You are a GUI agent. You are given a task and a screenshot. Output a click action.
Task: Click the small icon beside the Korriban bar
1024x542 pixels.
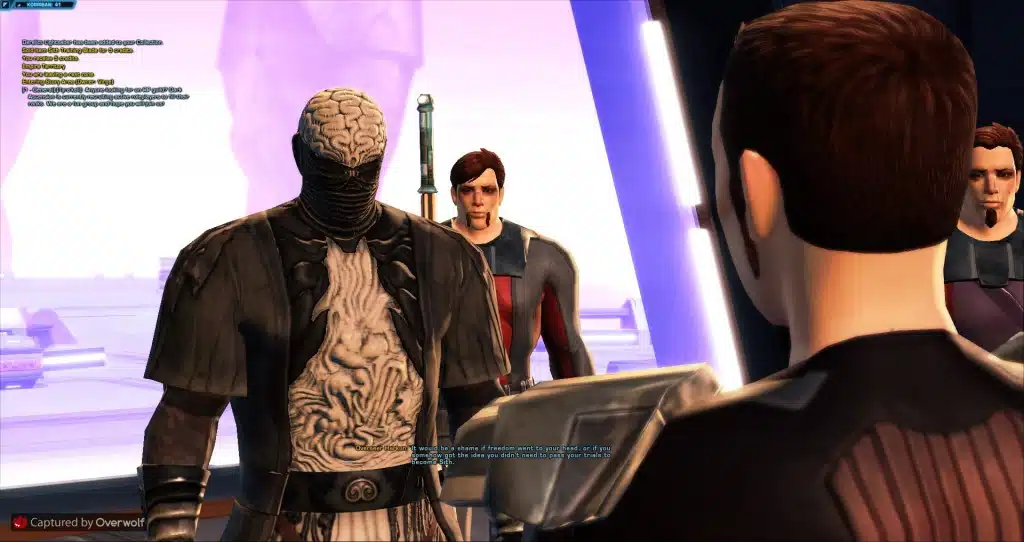6,5
